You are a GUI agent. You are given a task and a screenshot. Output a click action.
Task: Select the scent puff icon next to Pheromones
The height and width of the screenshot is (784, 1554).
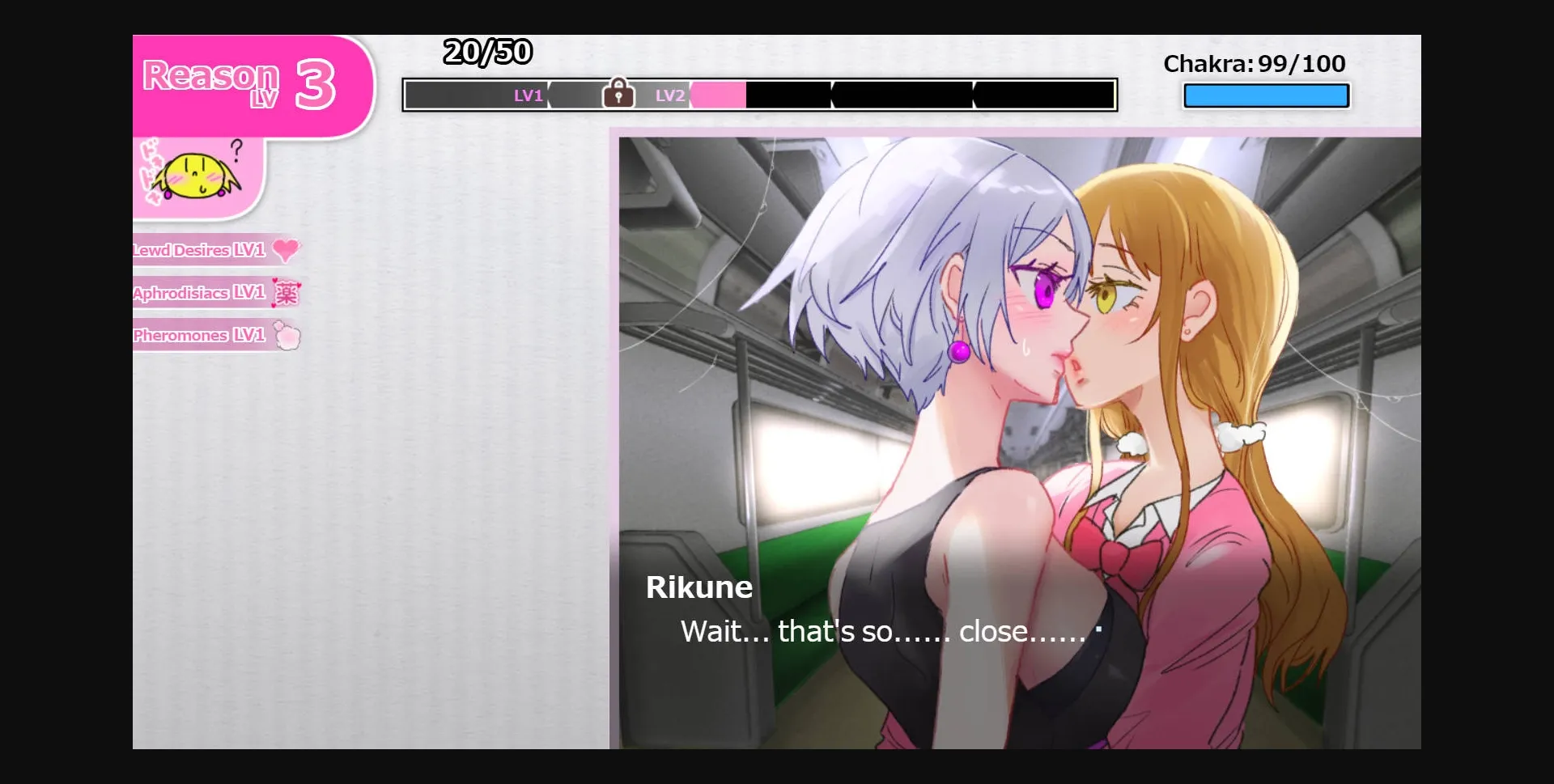[287, 337]
